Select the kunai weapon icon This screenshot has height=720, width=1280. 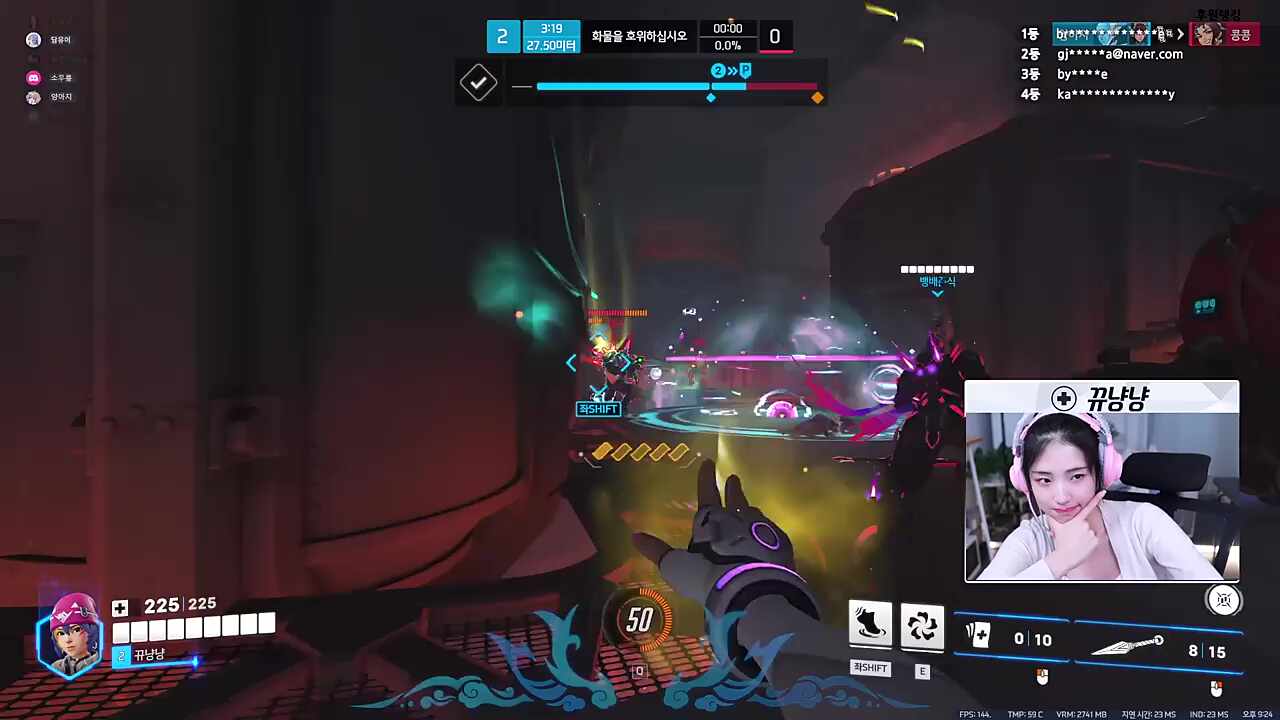pyautogui.click(x=1127, y=646)
